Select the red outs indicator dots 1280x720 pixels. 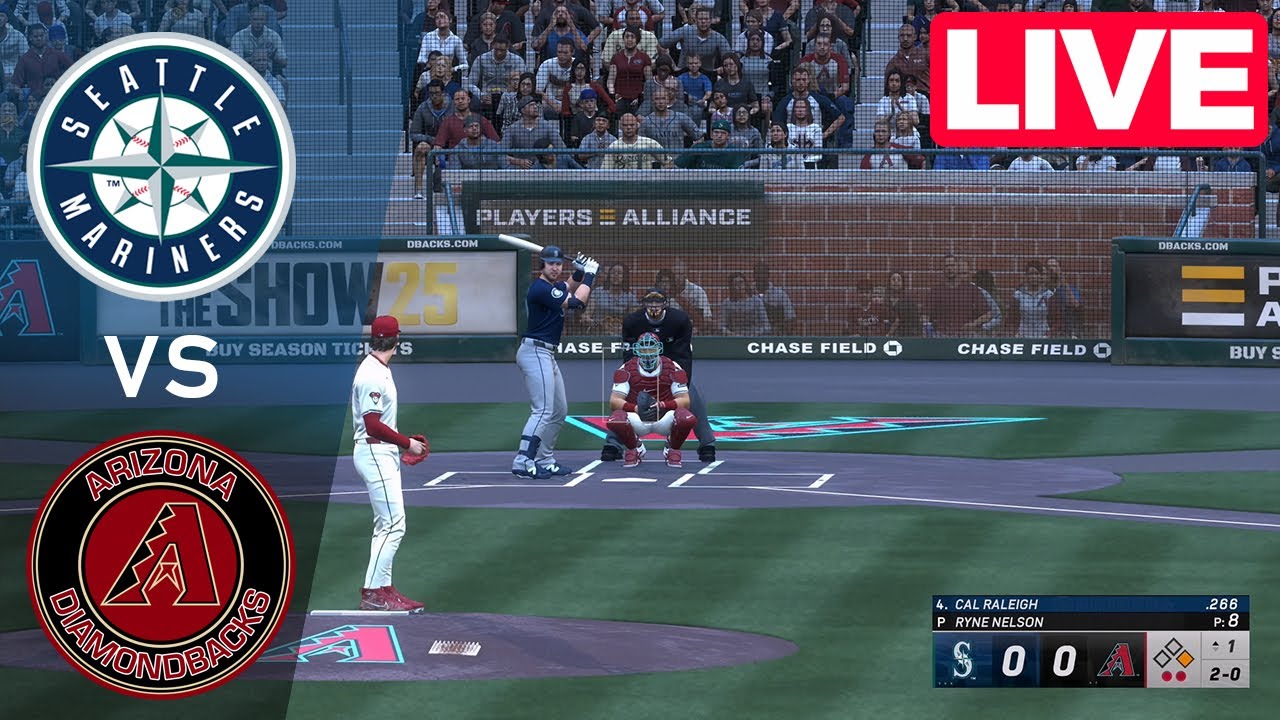coord(1174,675)
